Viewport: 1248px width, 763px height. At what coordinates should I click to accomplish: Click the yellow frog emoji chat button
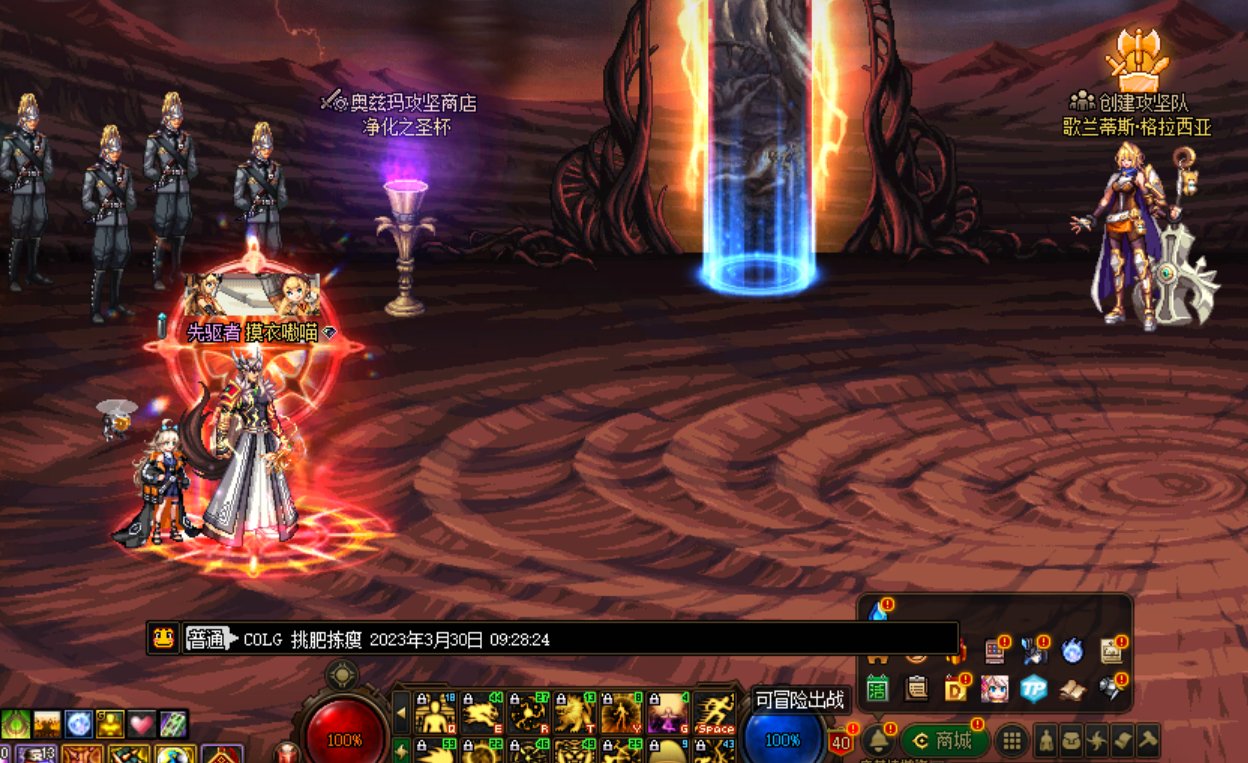click(162, 638)
